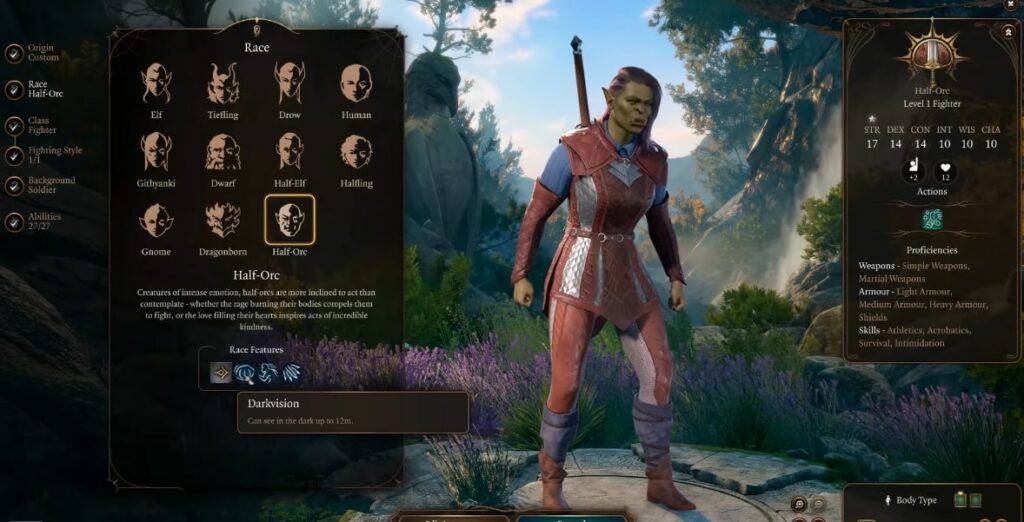Select the Dwarf race portrait
This screenshot has height=522, width=1024.
click(x=223, y=152)
